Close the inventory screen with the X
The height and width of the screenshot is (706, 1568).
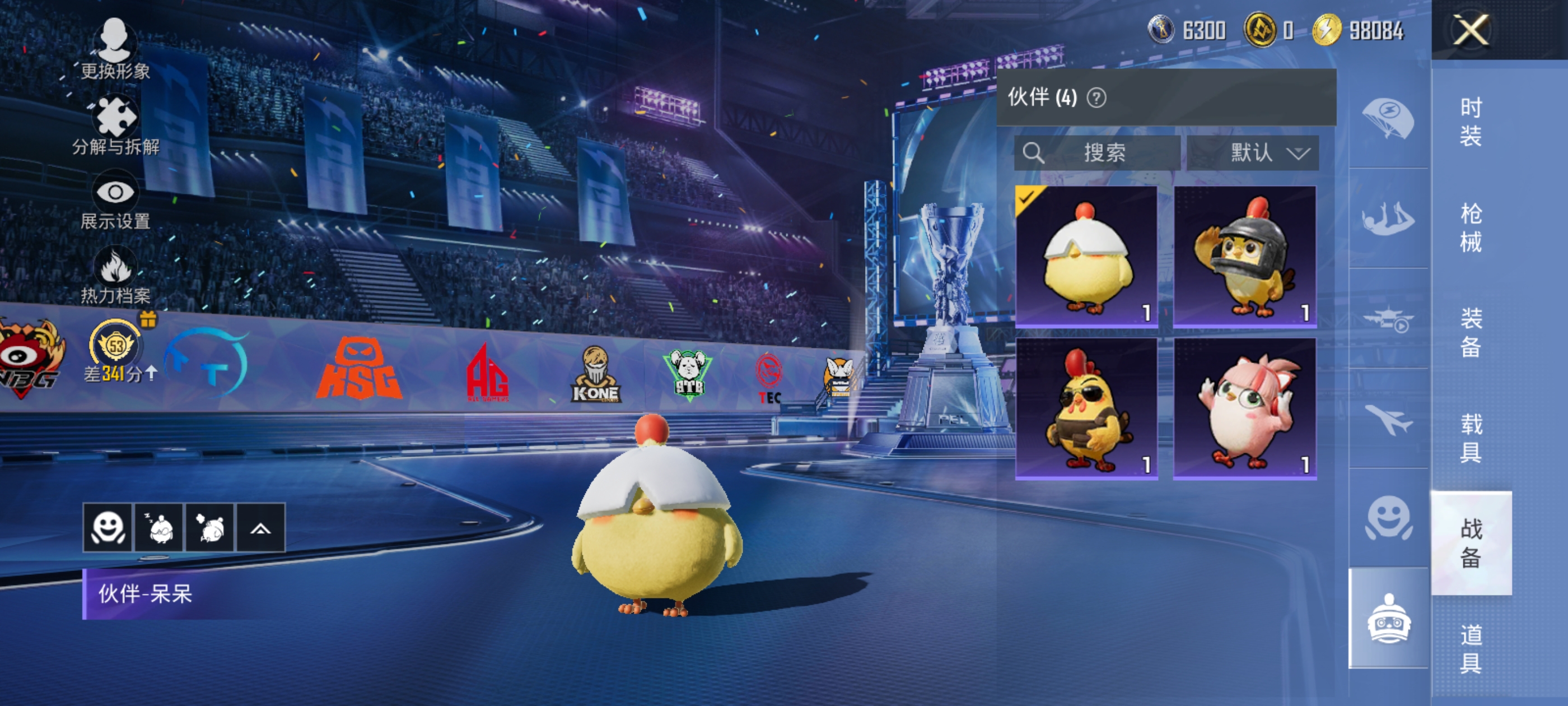point(1470,30)
